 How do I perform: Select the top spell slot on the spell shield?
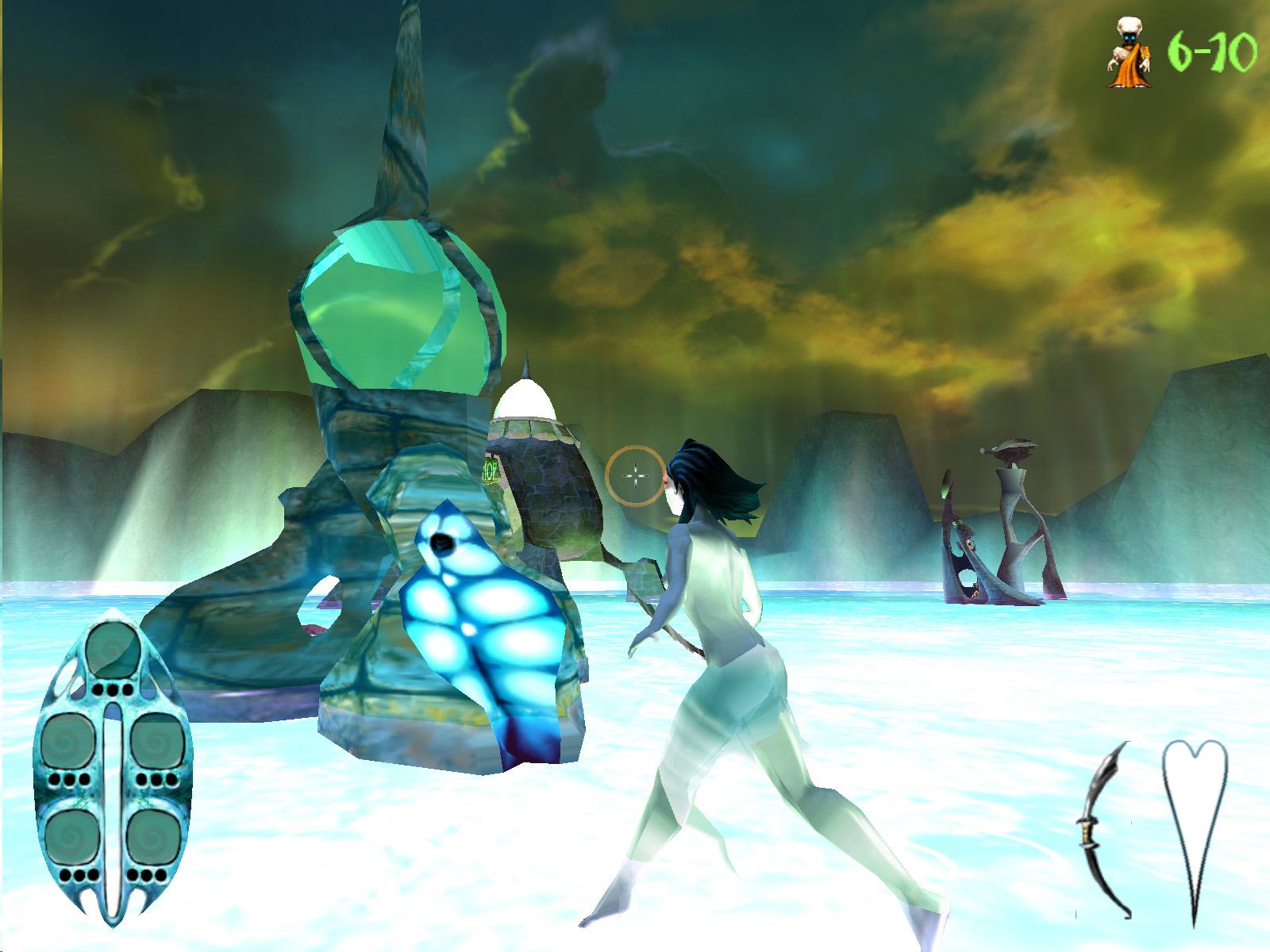pyautogui.click(x=111, y=653)
